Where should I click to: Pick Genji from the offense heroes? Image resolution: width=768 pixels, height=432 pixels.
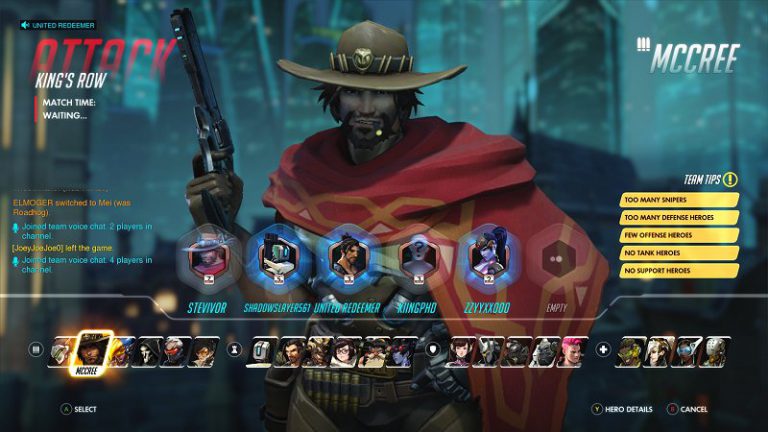coord(62,351)
